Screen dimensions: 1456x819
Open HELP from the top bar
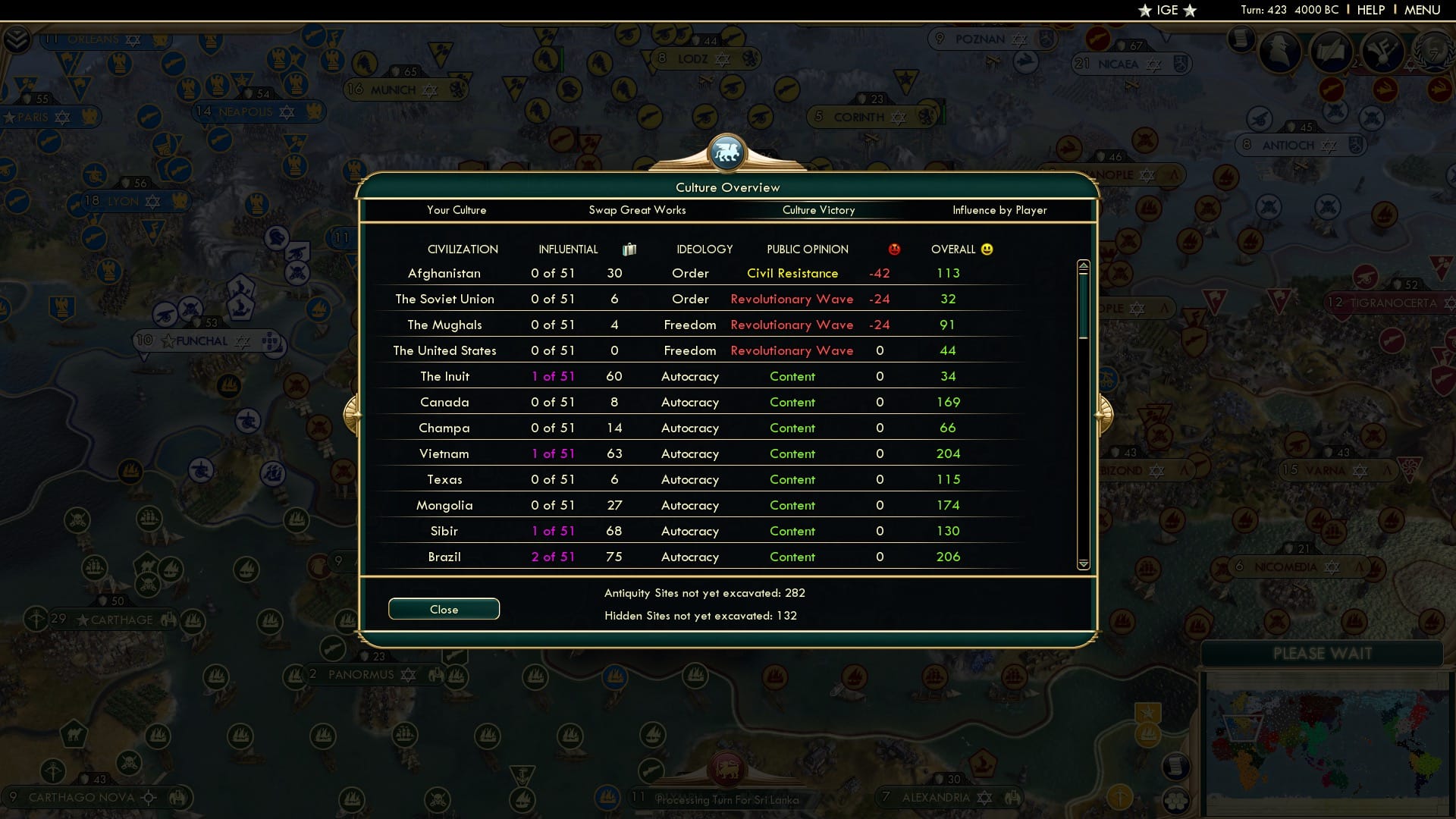pos(1370,10)
